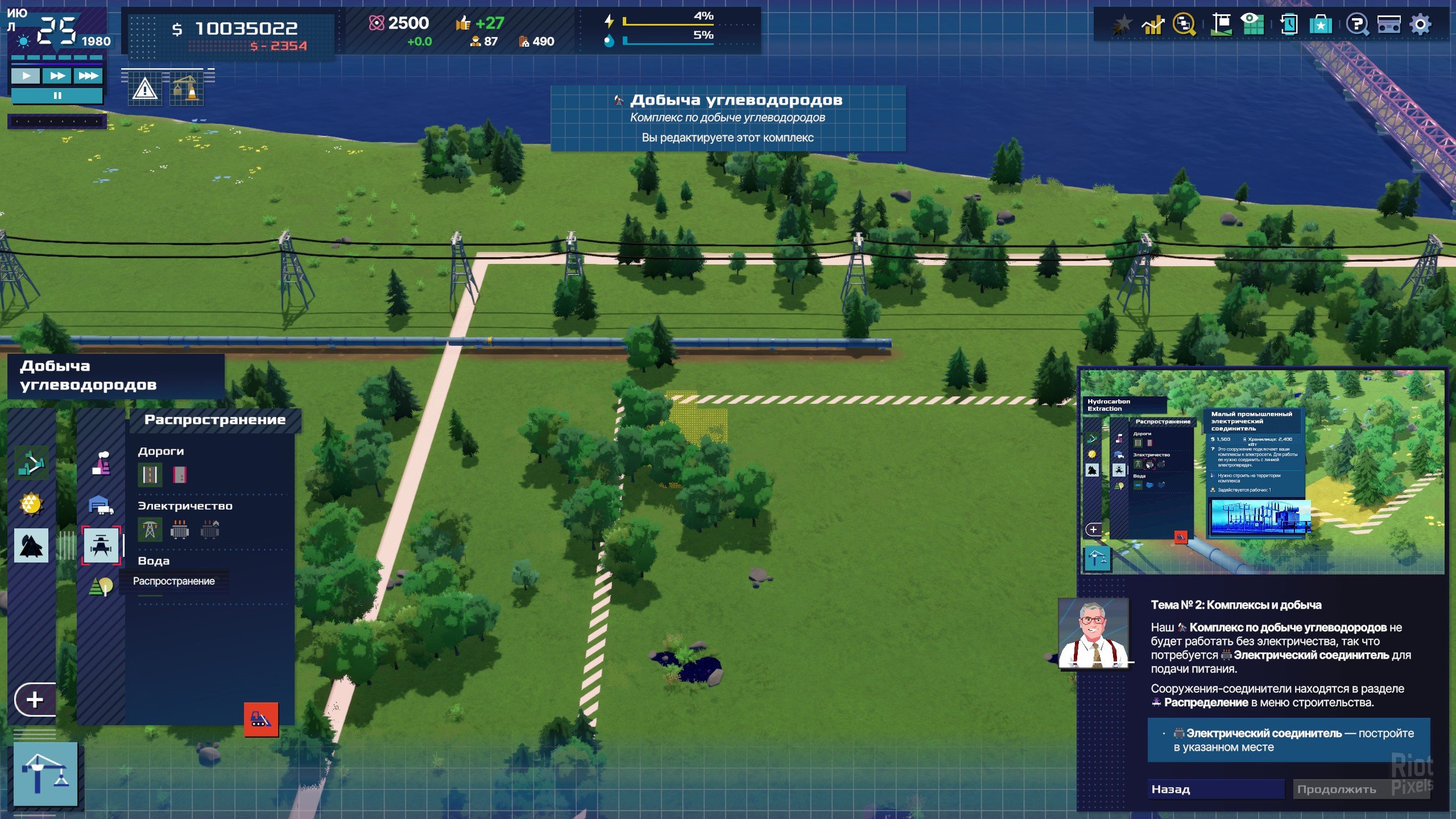Open the settings gear menu
Image resolution: width=1456 pixels, height=819 pixels.
click(x=1420, y=25)
